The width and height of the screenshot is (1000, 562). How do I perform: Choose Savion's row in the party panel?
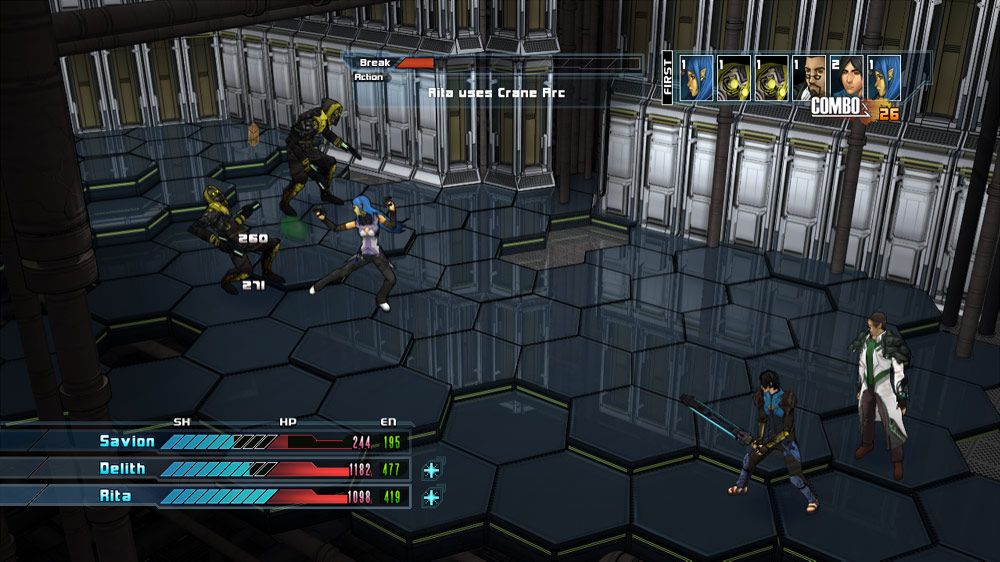(x=205, y=441)
